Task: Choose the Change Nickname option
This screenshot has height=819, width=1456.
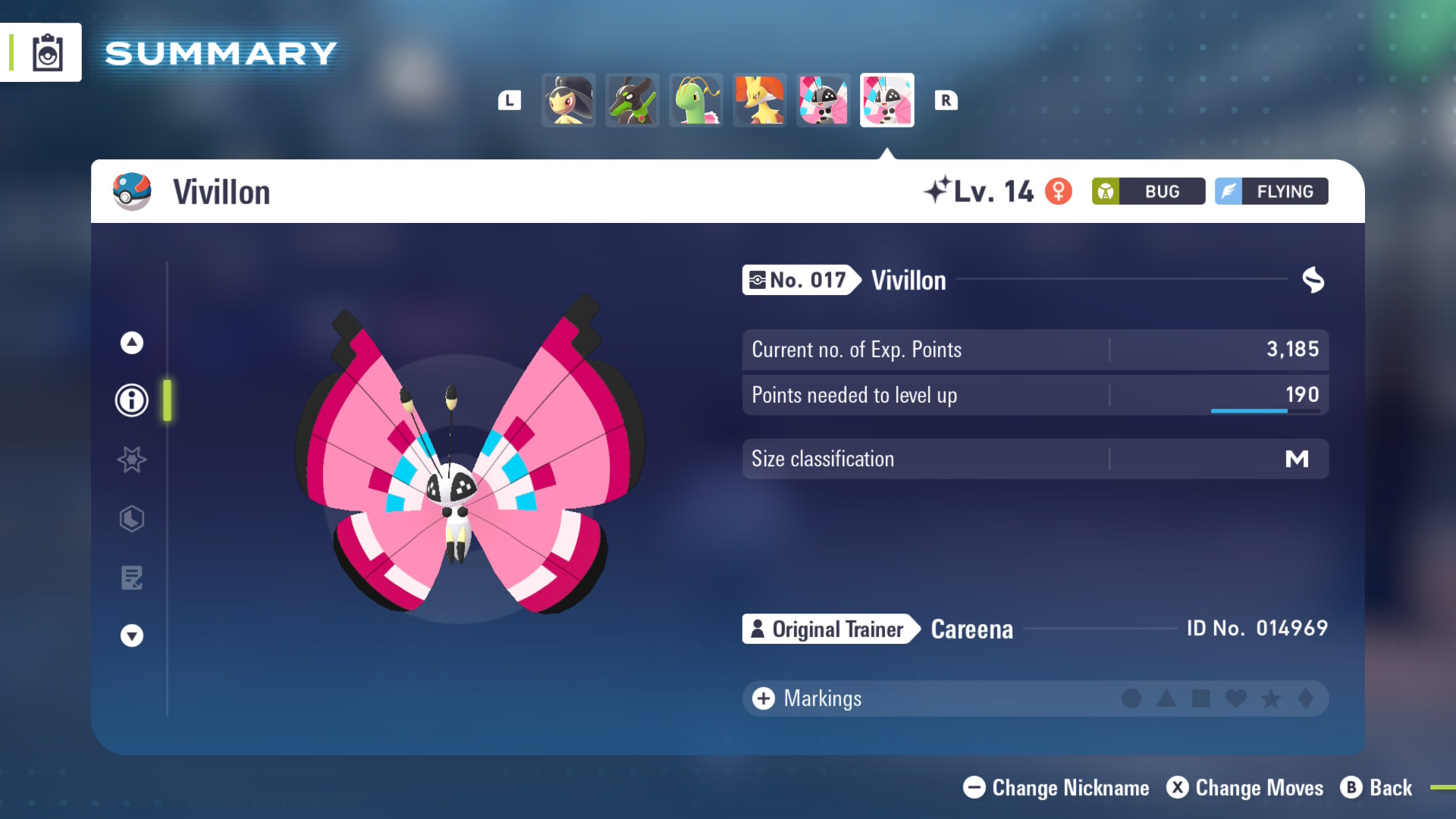Action: [x=1056, y=788]
